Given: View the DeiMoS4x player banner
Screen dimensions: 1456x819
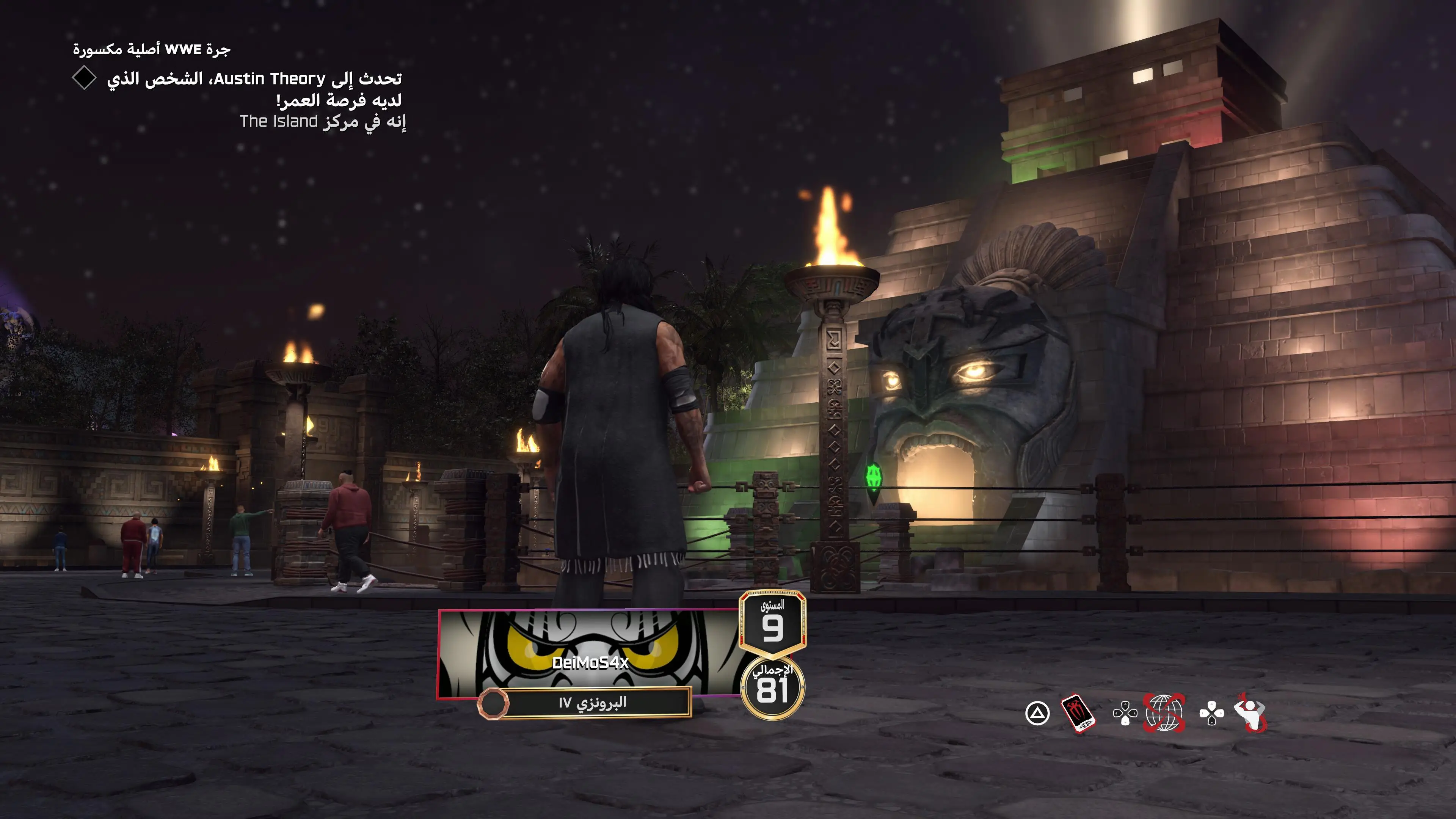Looking at the screenshot, I should (589, 653).
